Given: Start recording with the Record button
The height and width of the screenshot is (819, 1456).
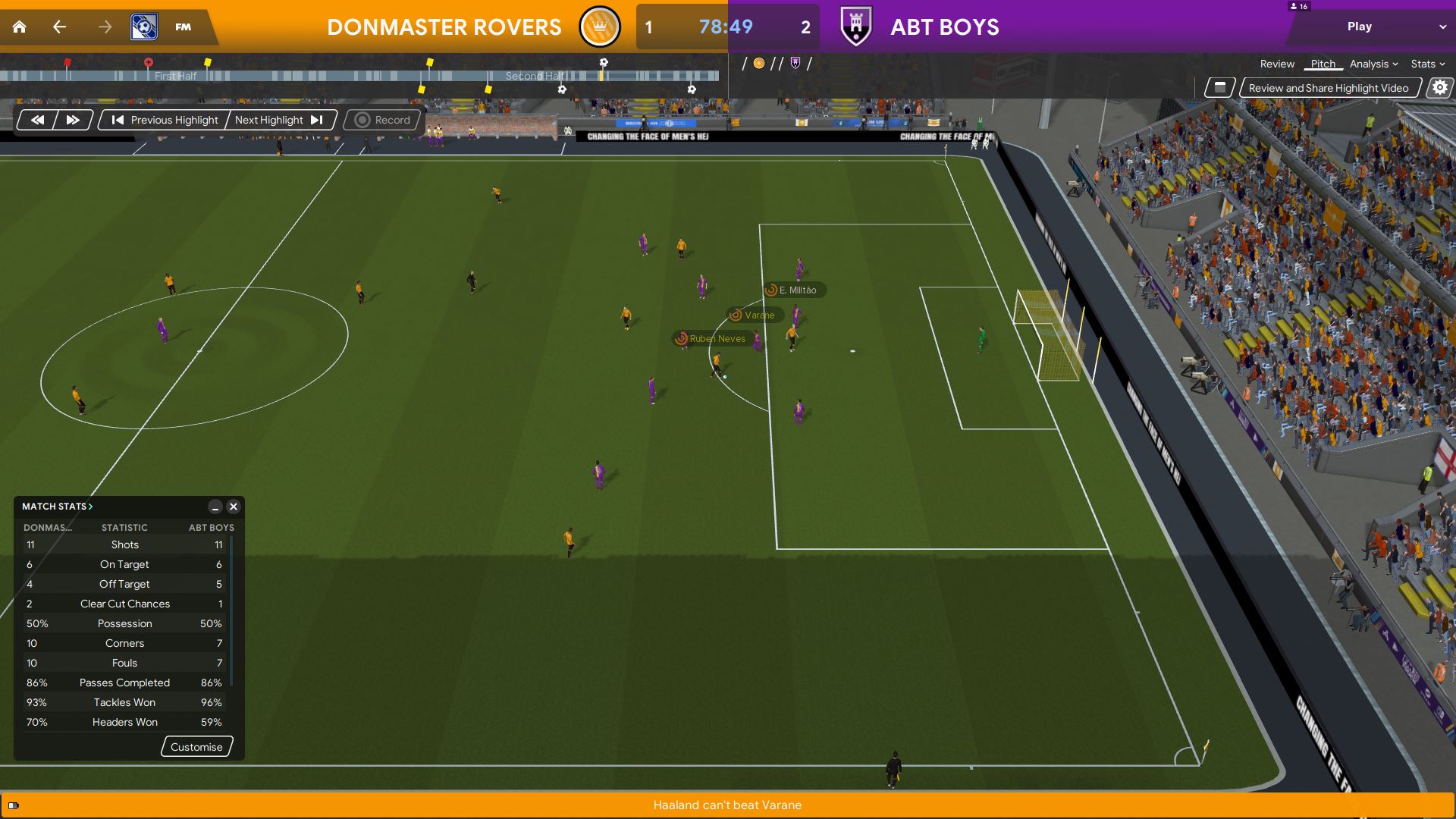Looking at the screenshot, I should tap(383, 120).
